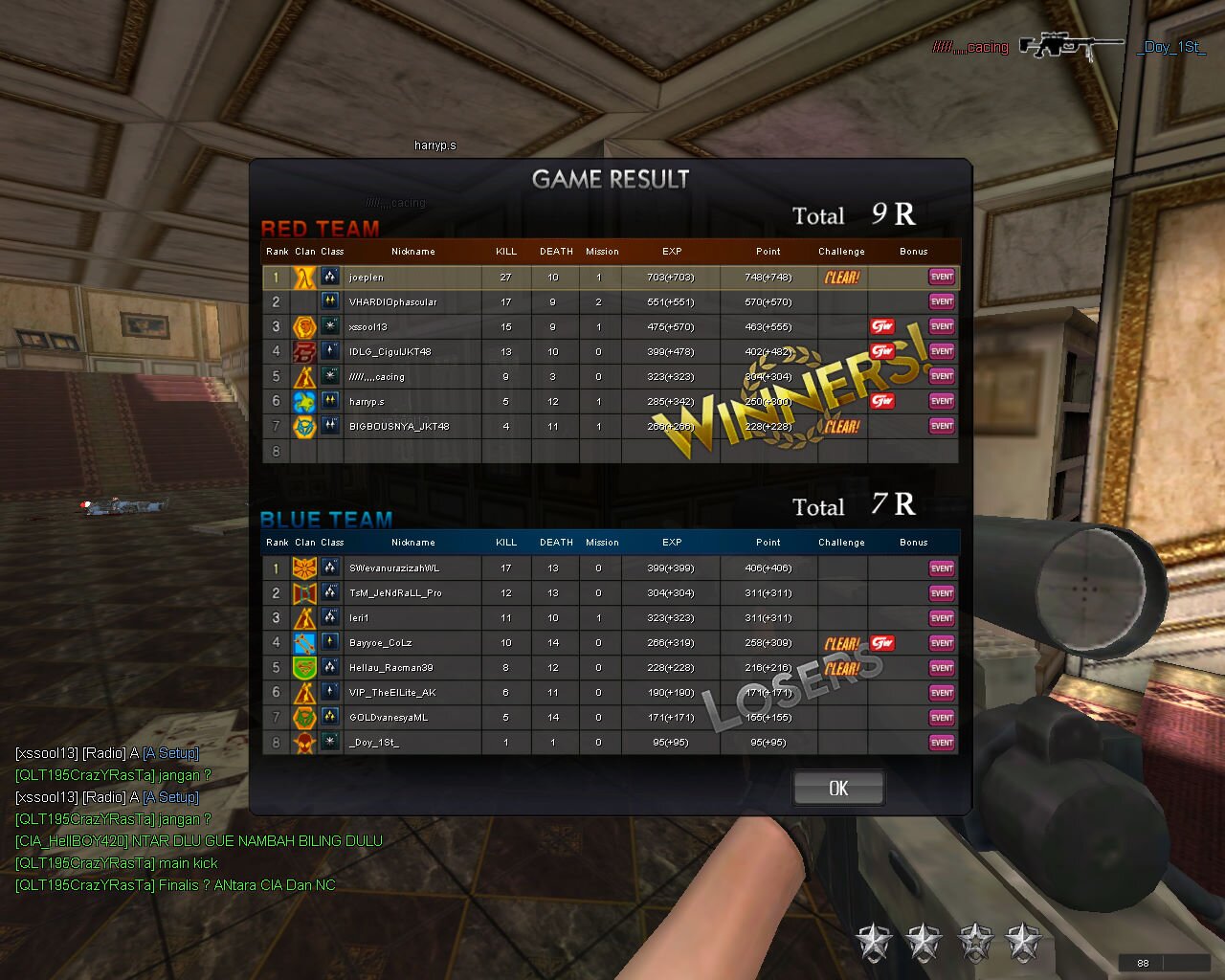Click EVENT button on _Doy_1St_'s row
This screenshot has height=980, width=1225.
click(x=941, y=742)
